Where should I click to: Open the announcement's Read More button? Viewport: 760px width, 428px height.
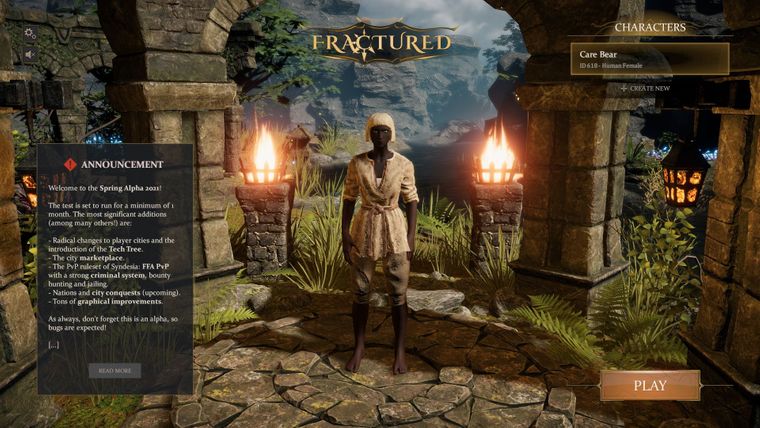pyautogui.click(x=115, y=370)
